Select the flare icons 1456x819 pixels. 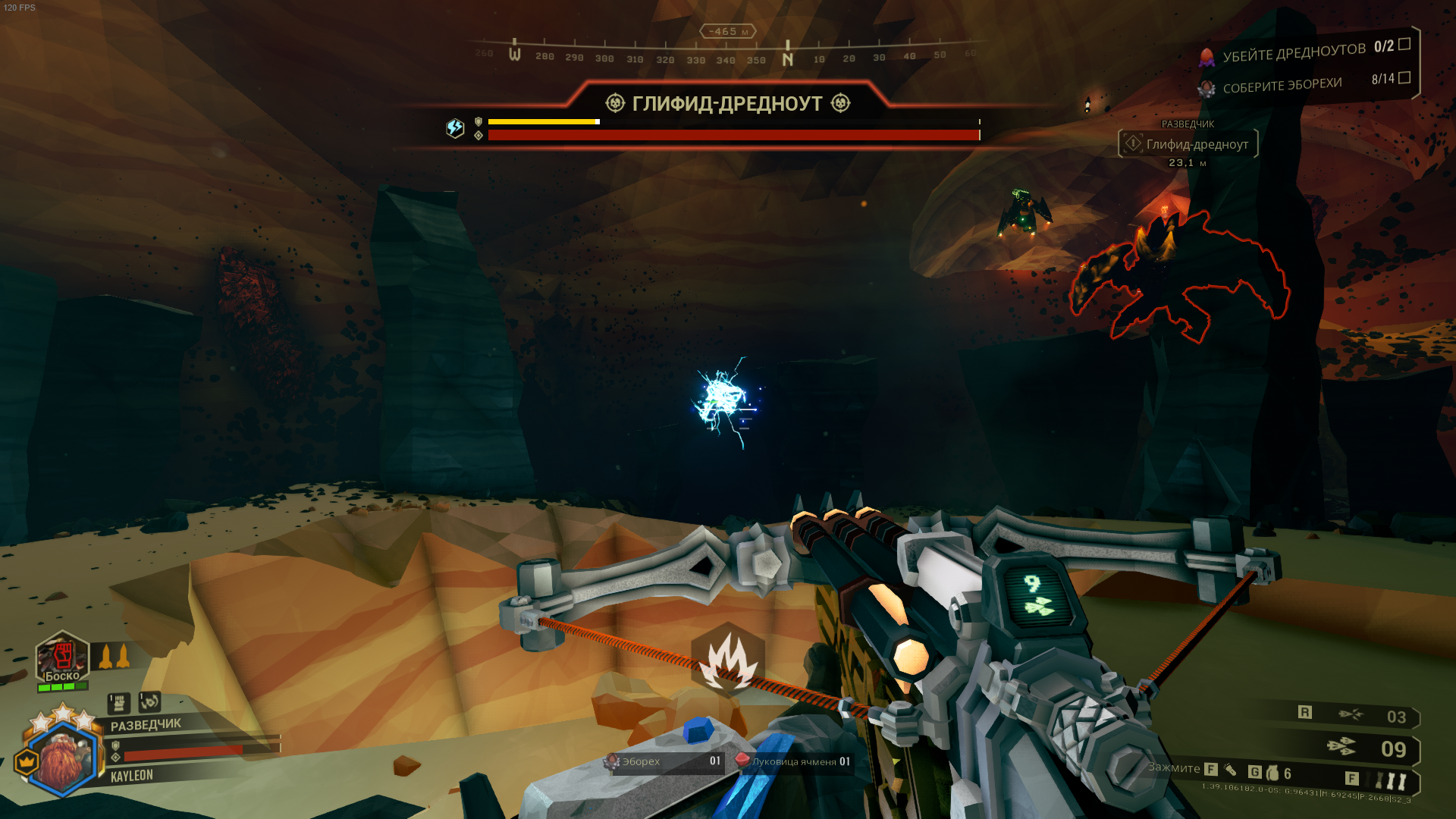coord(1391,780)
